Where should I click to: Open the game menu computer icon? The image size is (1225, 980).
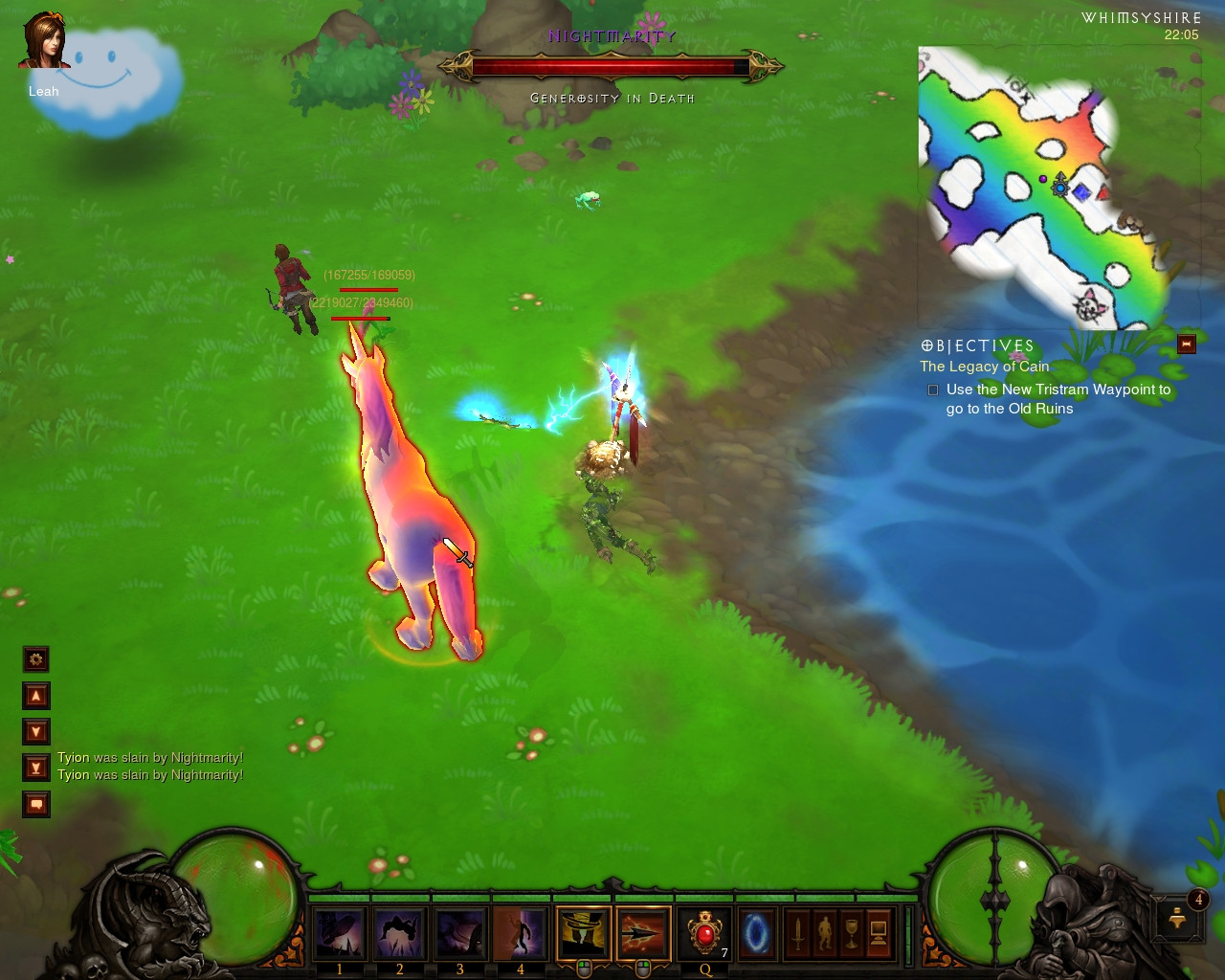(x=878, y=933)
